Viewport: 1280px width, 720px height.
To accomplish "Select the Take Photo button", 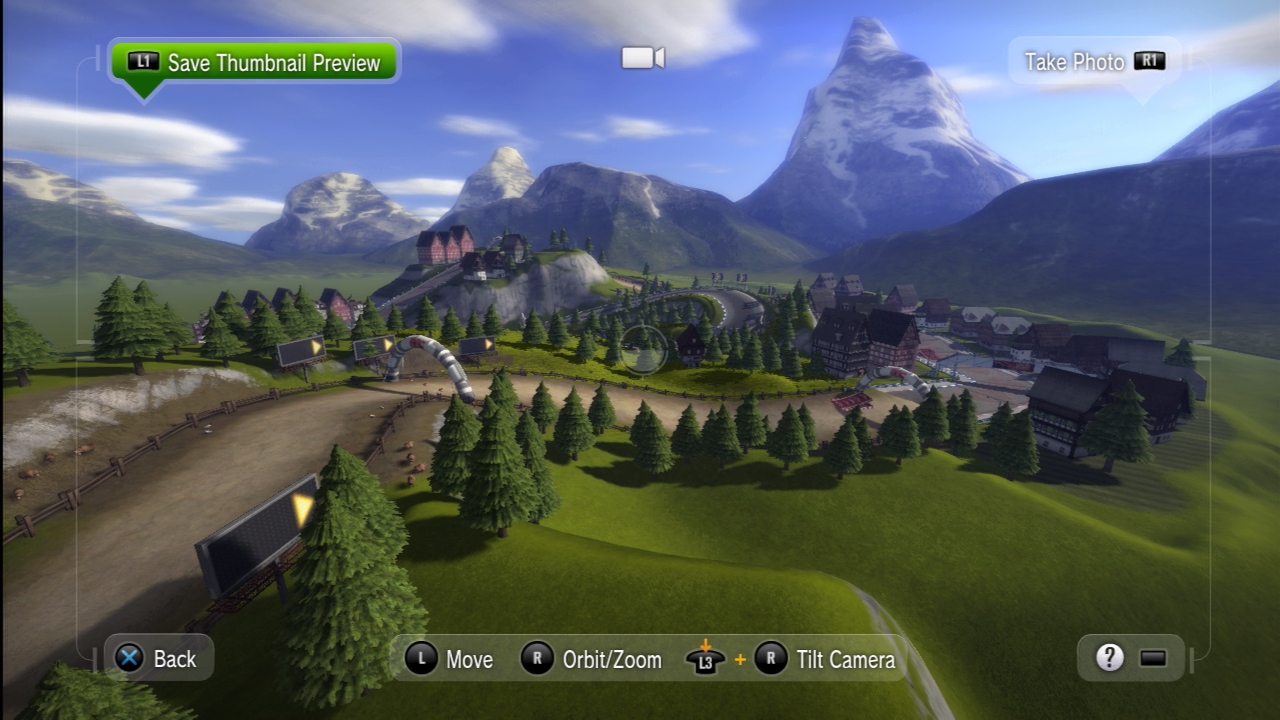I will coord(1094,62).
